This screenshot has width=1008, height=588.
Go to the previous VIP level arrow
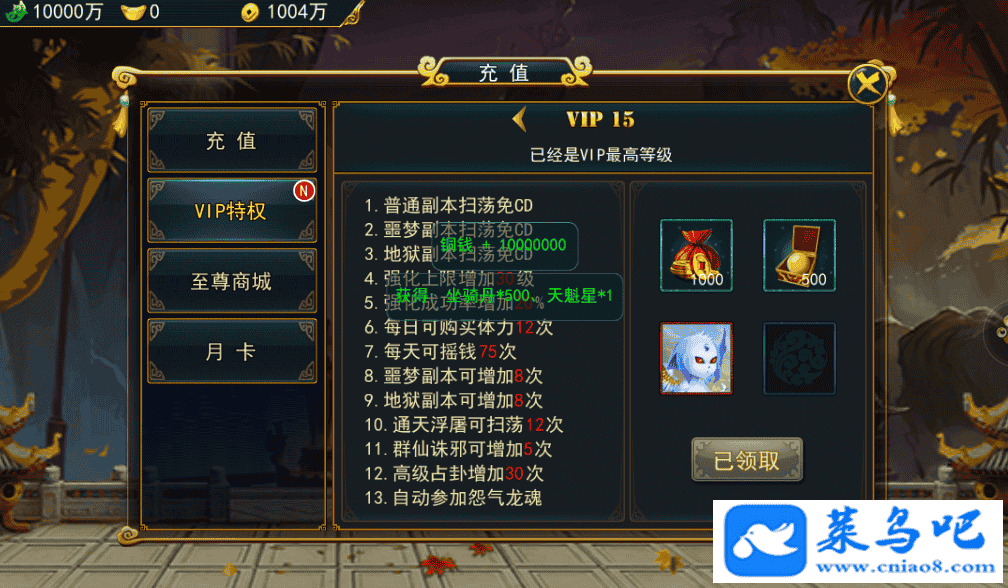coord(520,120)
